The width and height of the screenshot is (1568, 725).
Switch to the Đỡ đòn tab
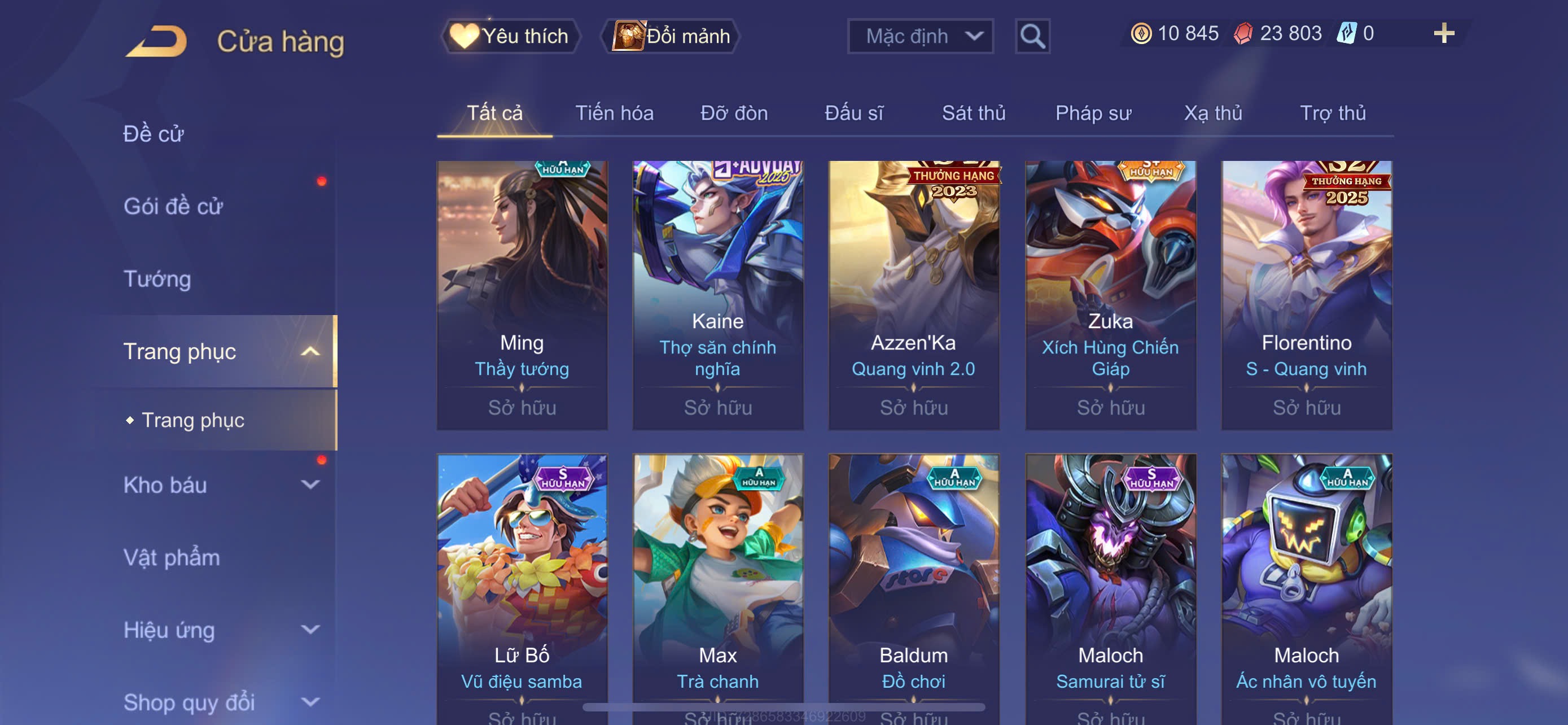pos(733,113)
